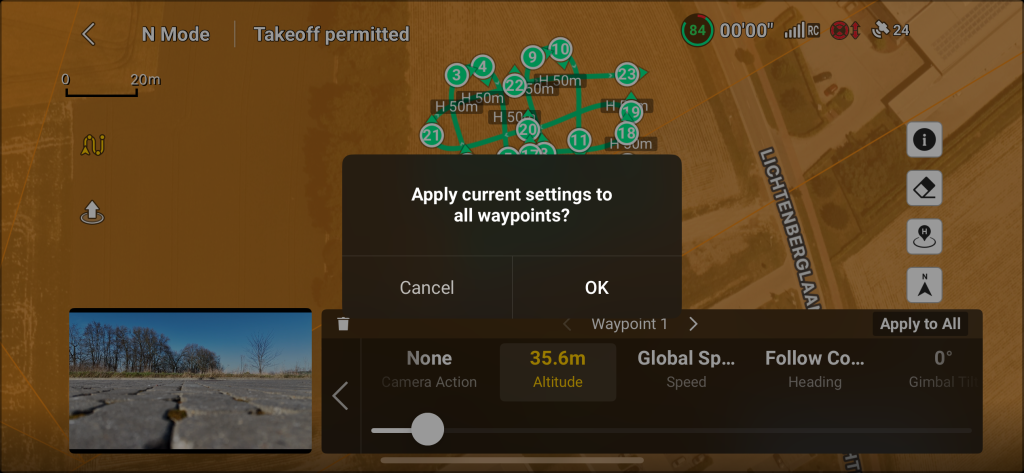This screenshot has height=473, width=1024.
Task: Open the waypoint route icon
Action: point(95,146)
